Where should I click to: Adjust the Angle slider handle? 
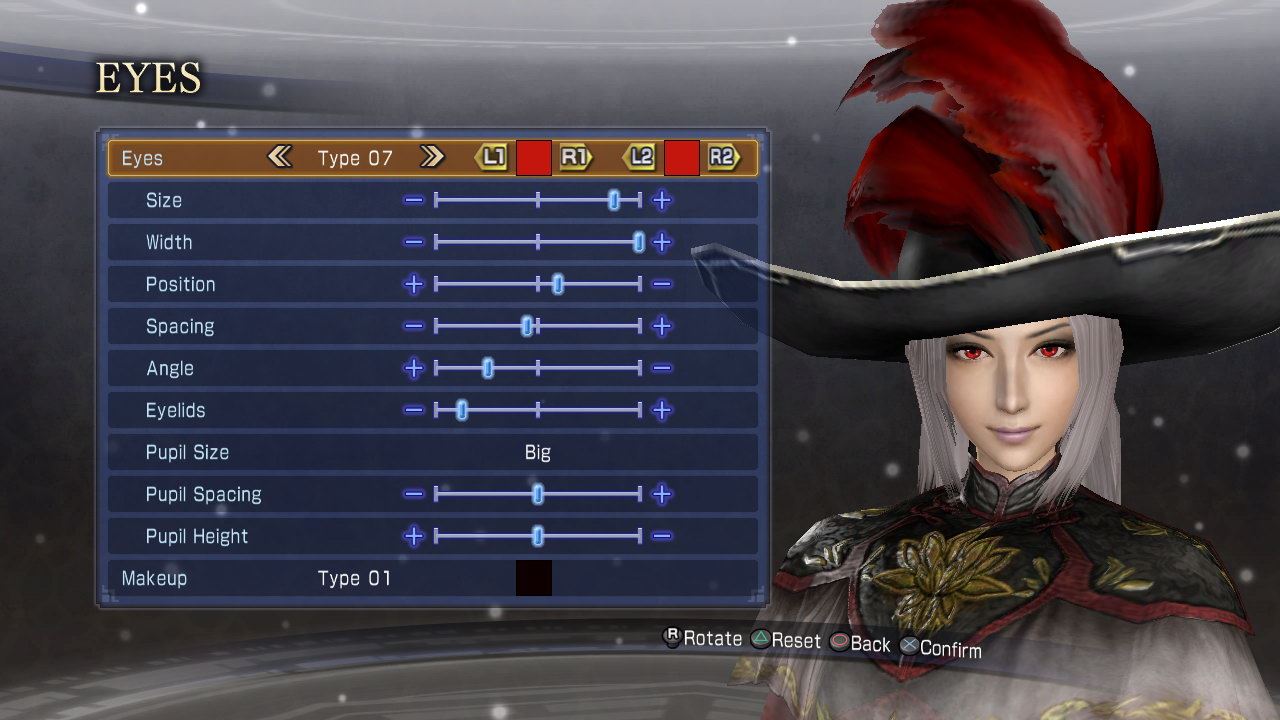[x=488, y=368]
